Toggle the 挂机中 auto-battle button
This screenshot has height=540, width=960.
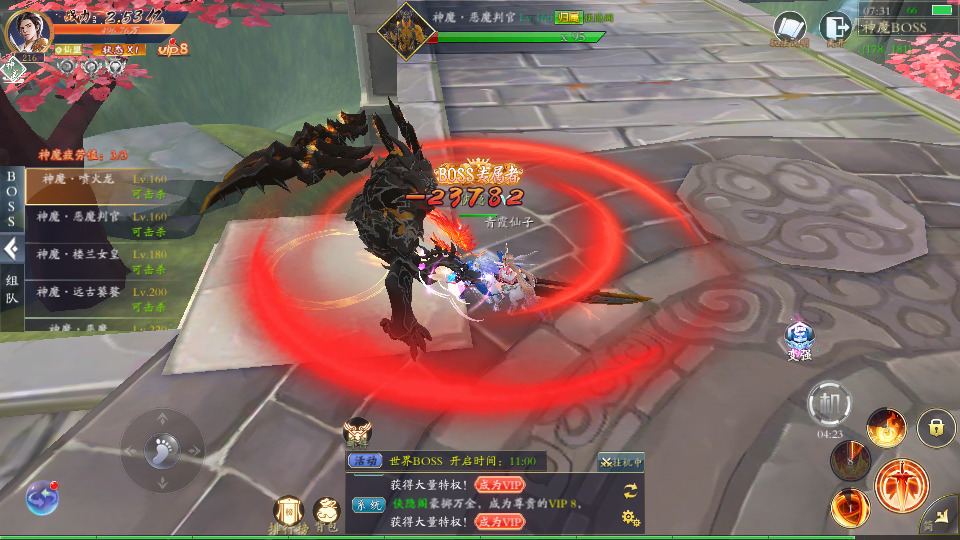click(x=621, y=461)
